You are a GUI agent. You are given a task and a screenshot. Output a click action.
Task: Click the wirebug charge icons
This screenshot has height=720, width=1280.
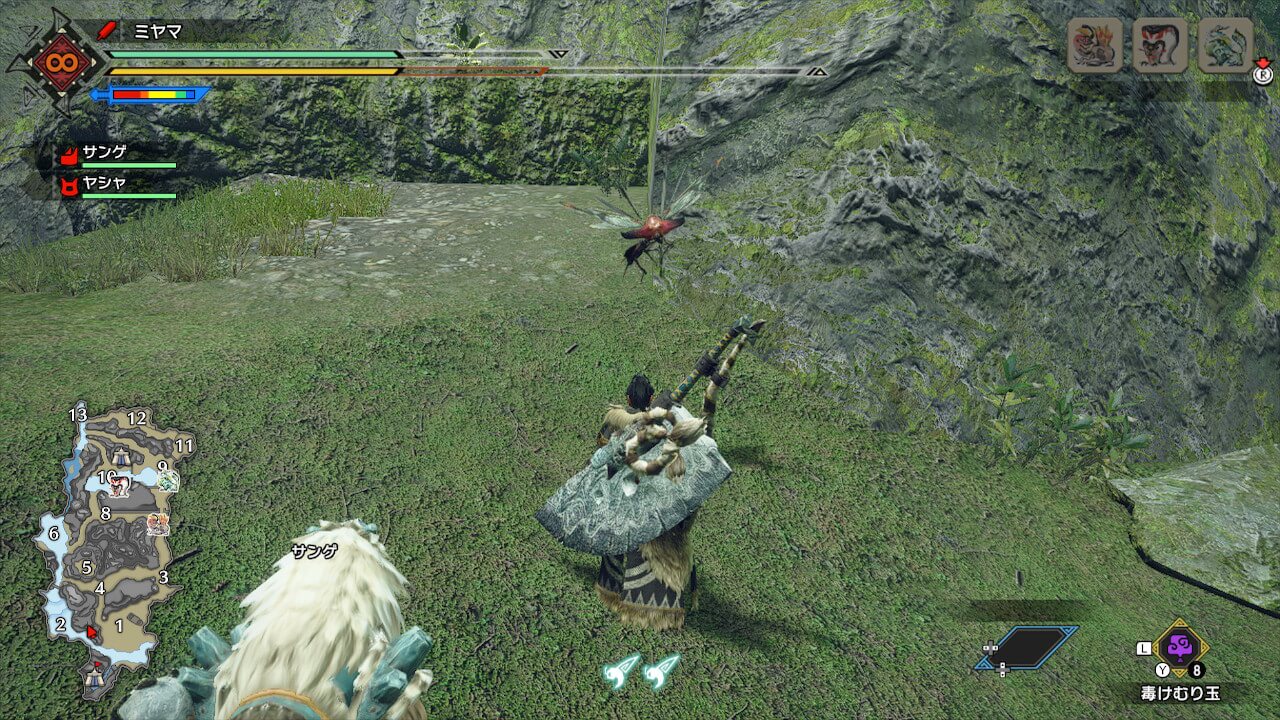point(641,670)
